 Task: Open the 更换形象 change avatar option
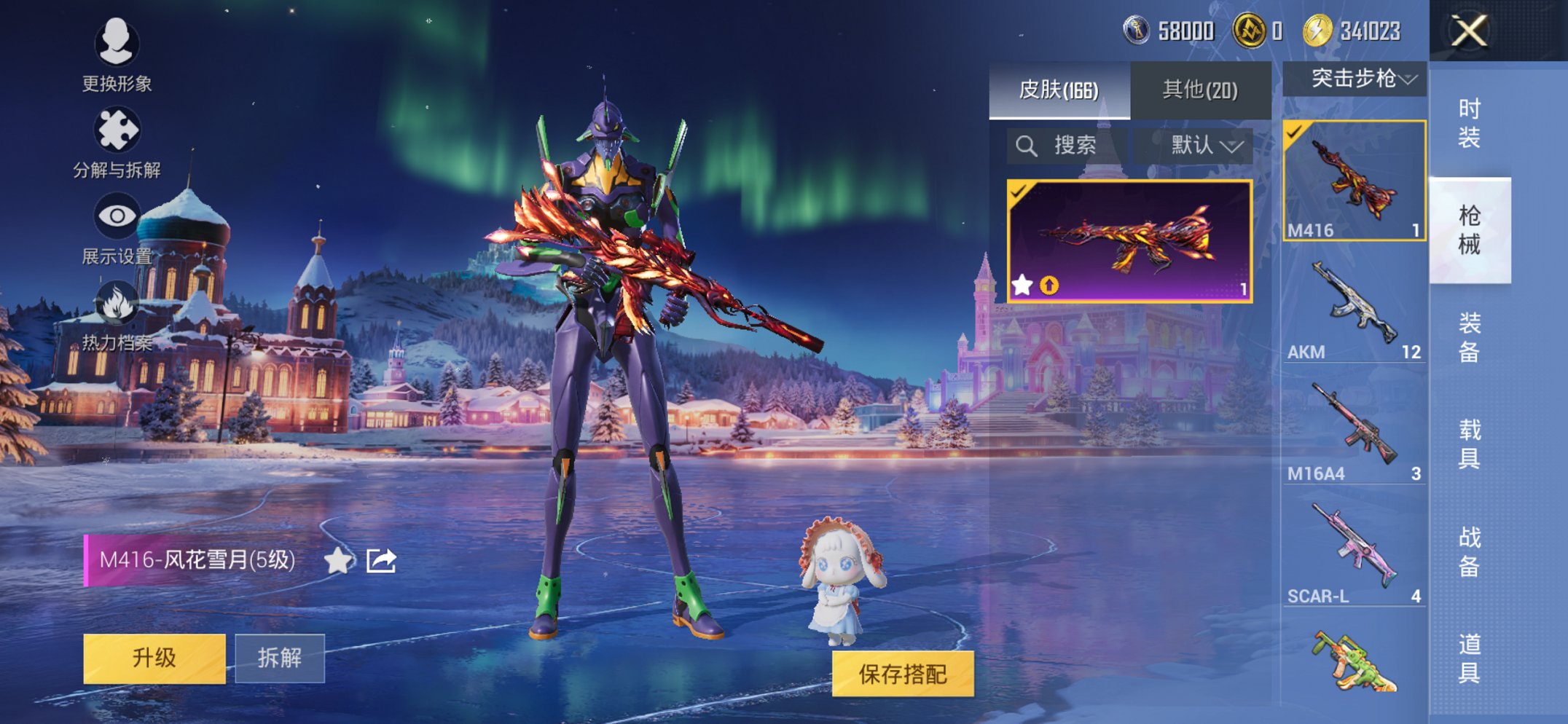pyautogui.click(x=117, y=54)
